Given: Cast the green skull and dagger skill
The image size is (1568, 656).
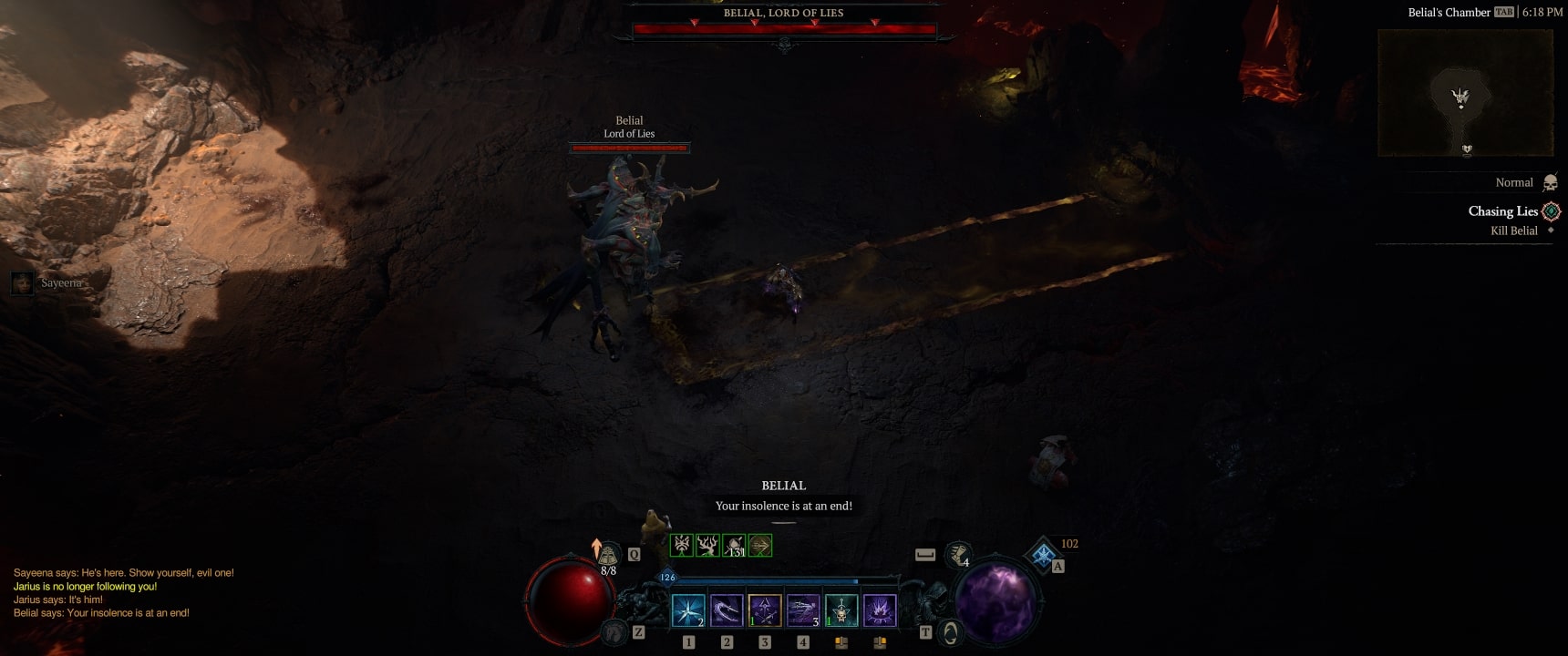Looking at the screenshot, I should (x=841, y=610).
